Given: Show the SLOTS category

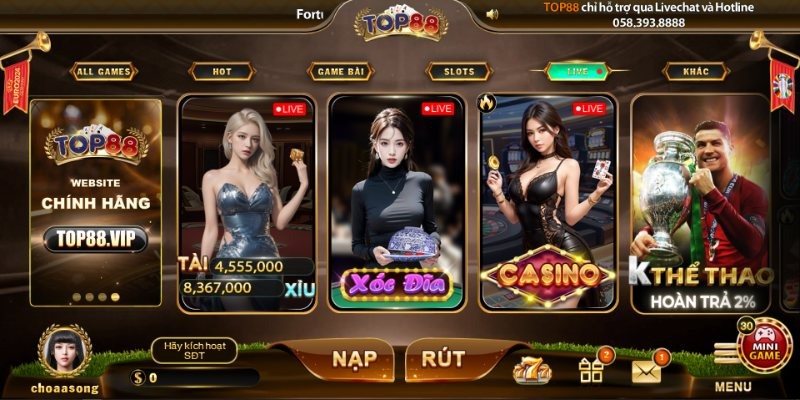Looking at the screenshot, I should [x=459, y=72].
